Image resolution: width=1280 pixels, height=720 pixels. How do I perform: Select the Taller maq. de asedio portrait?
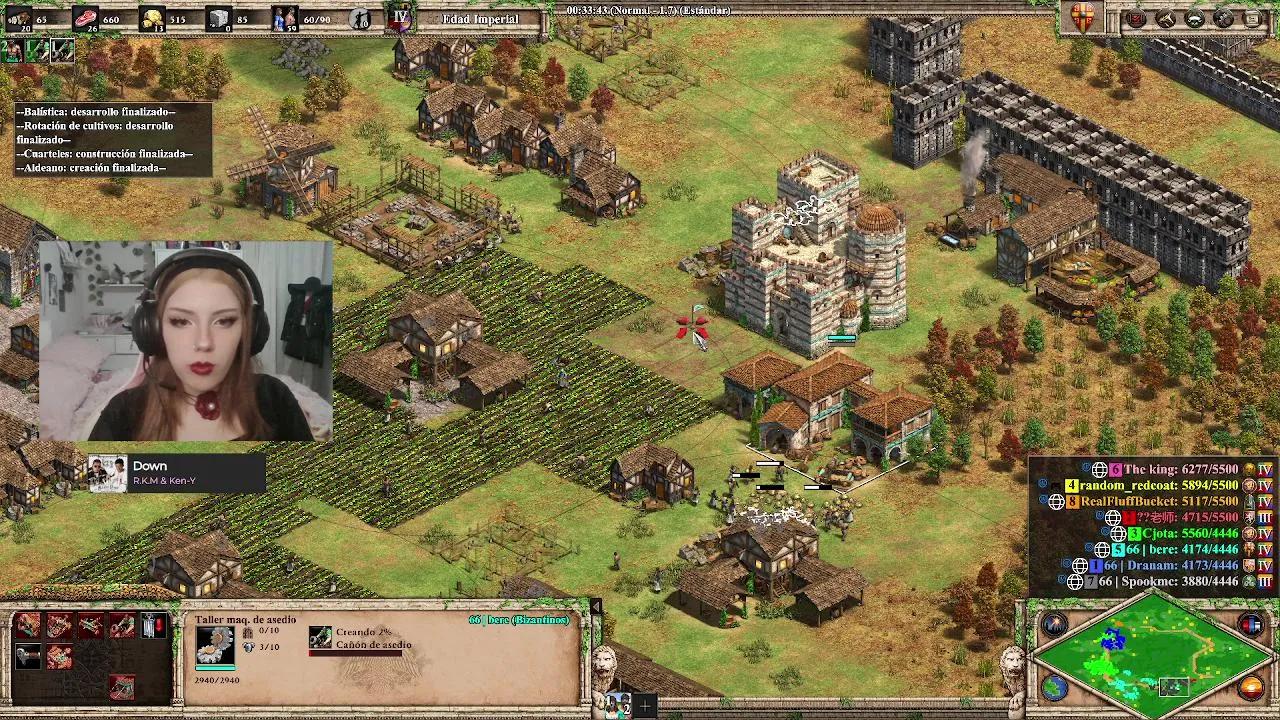tap(214, 647)
